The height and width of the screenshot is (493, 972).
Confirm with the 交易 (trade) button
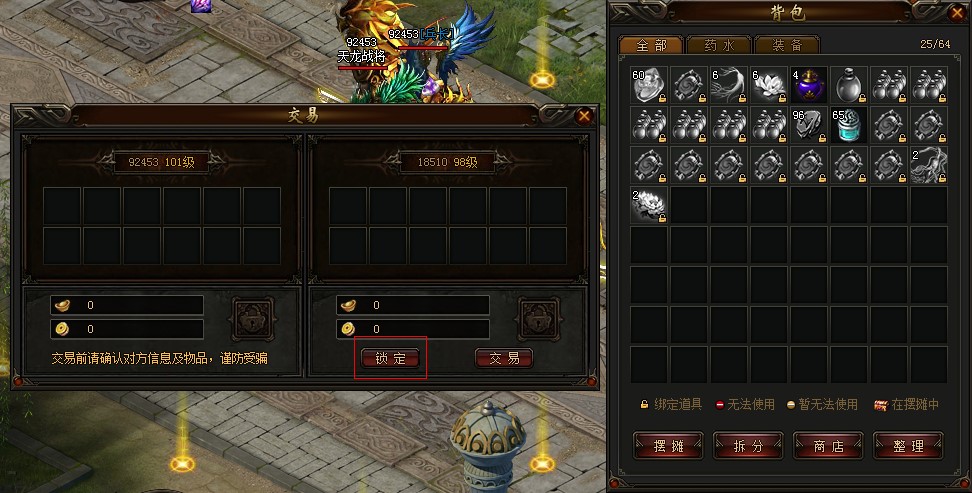point(503,358)
